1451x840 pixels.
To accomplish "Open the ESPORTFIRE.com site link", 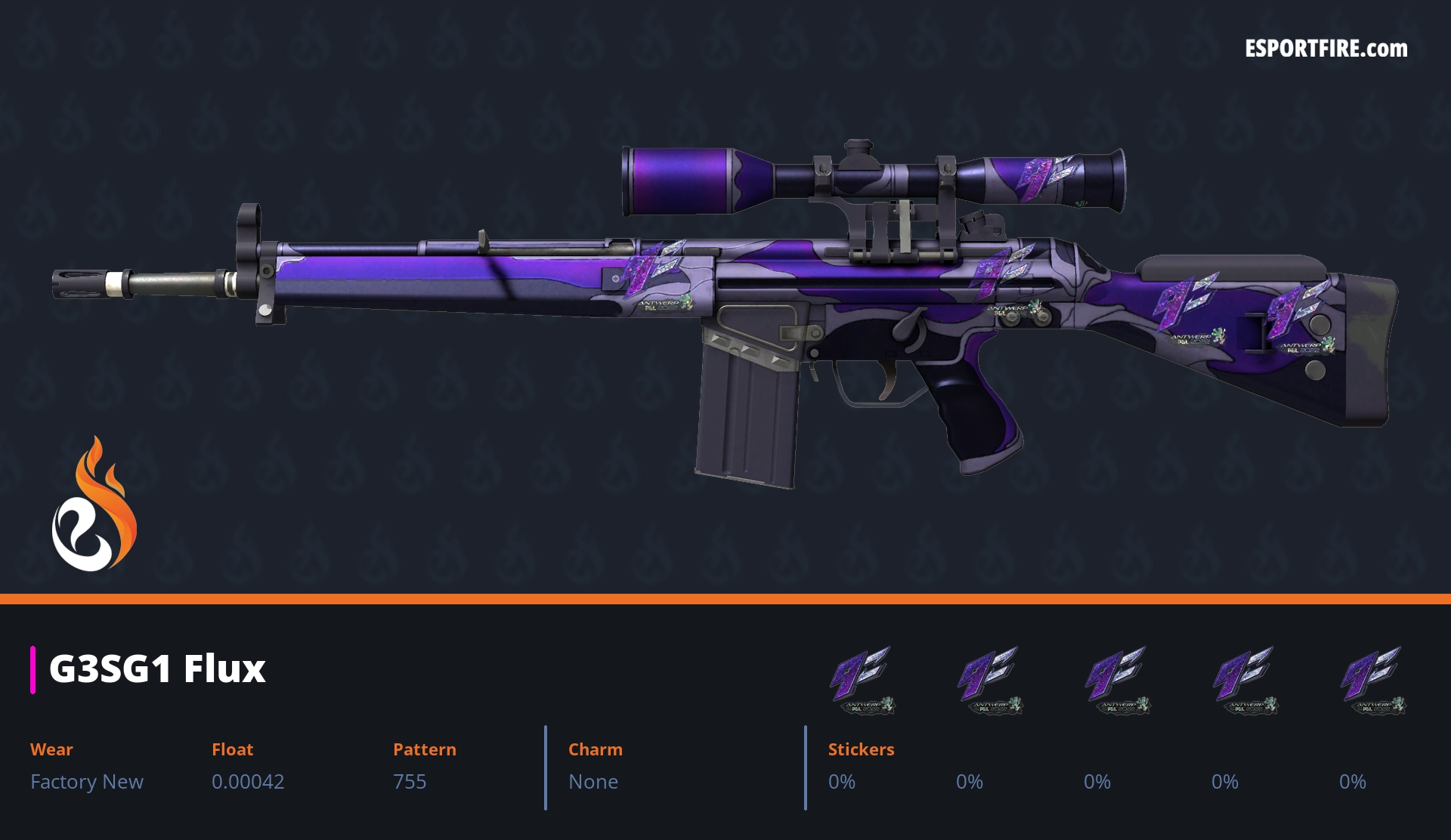I will 1326,49.
